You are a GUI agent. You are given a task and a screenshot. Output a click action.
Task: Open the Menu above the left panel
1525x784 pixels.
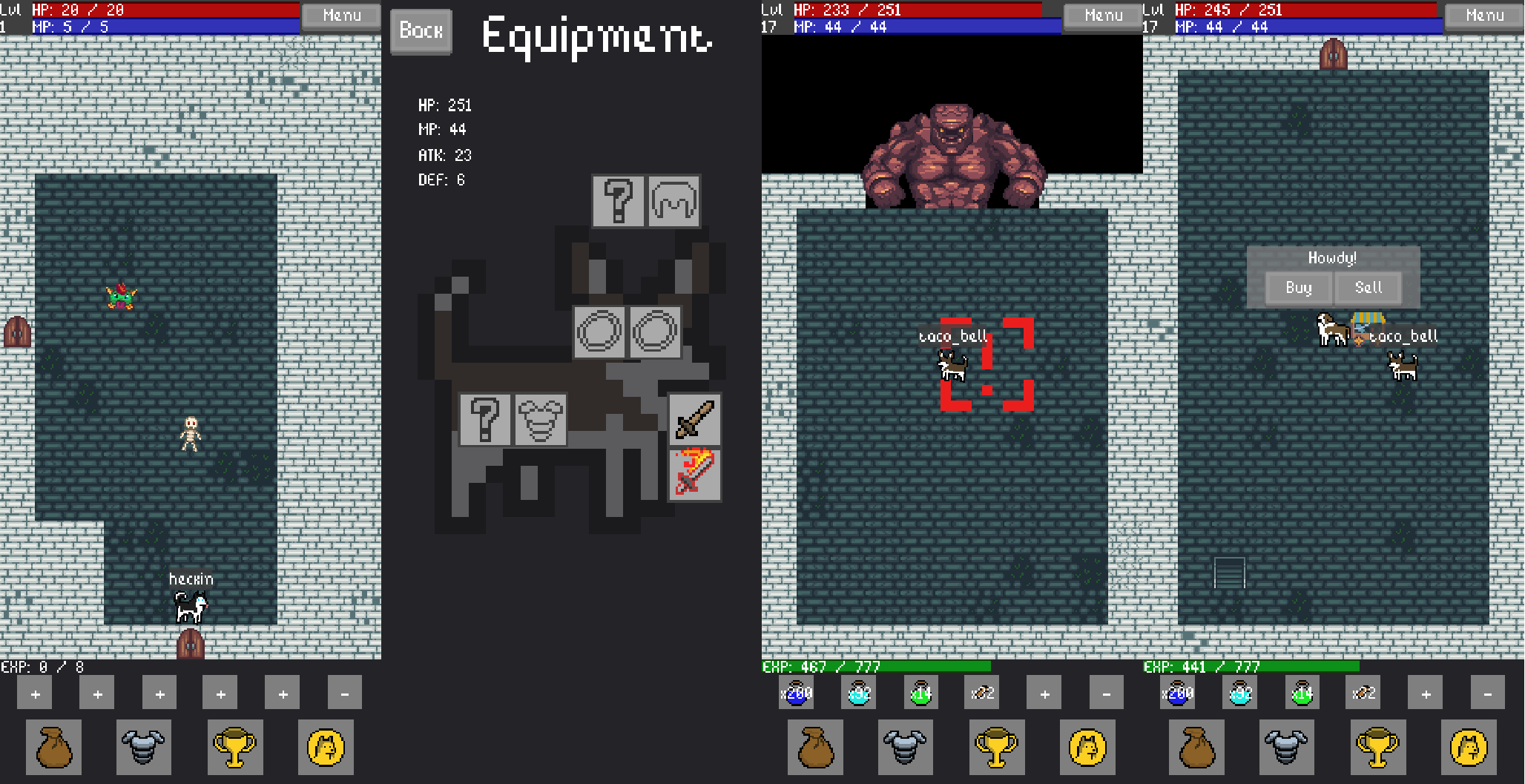coord(341,15)
